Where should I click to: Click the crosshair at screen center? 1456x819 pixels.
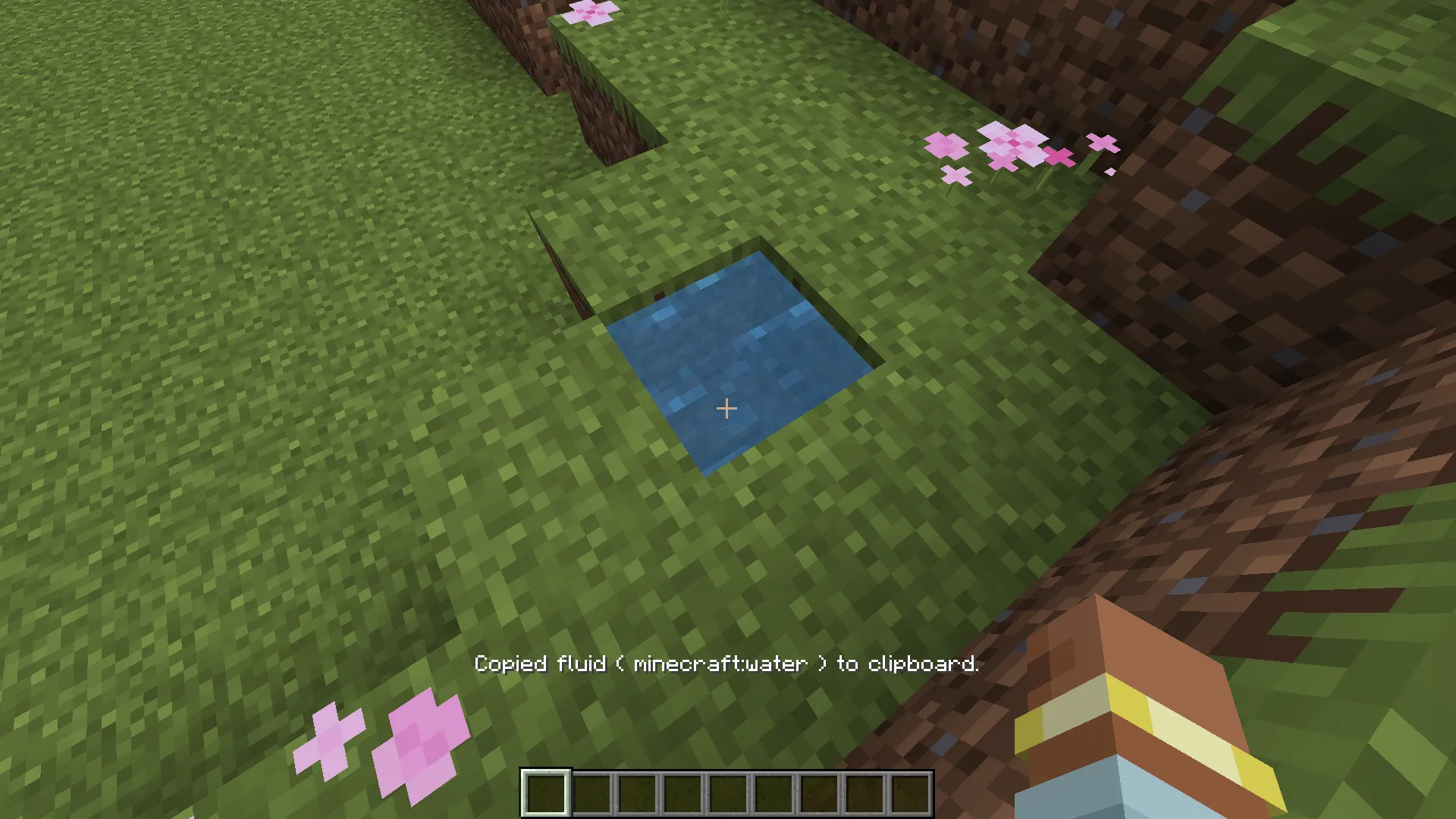coord(726,409)
